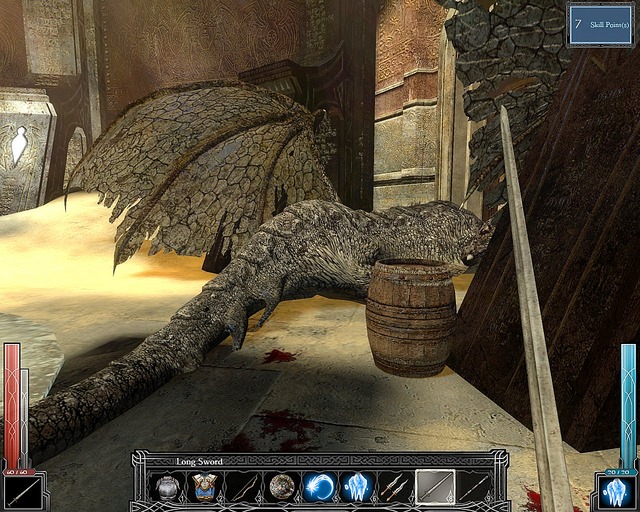Open the Skill Points notification panel

point(601,24)
